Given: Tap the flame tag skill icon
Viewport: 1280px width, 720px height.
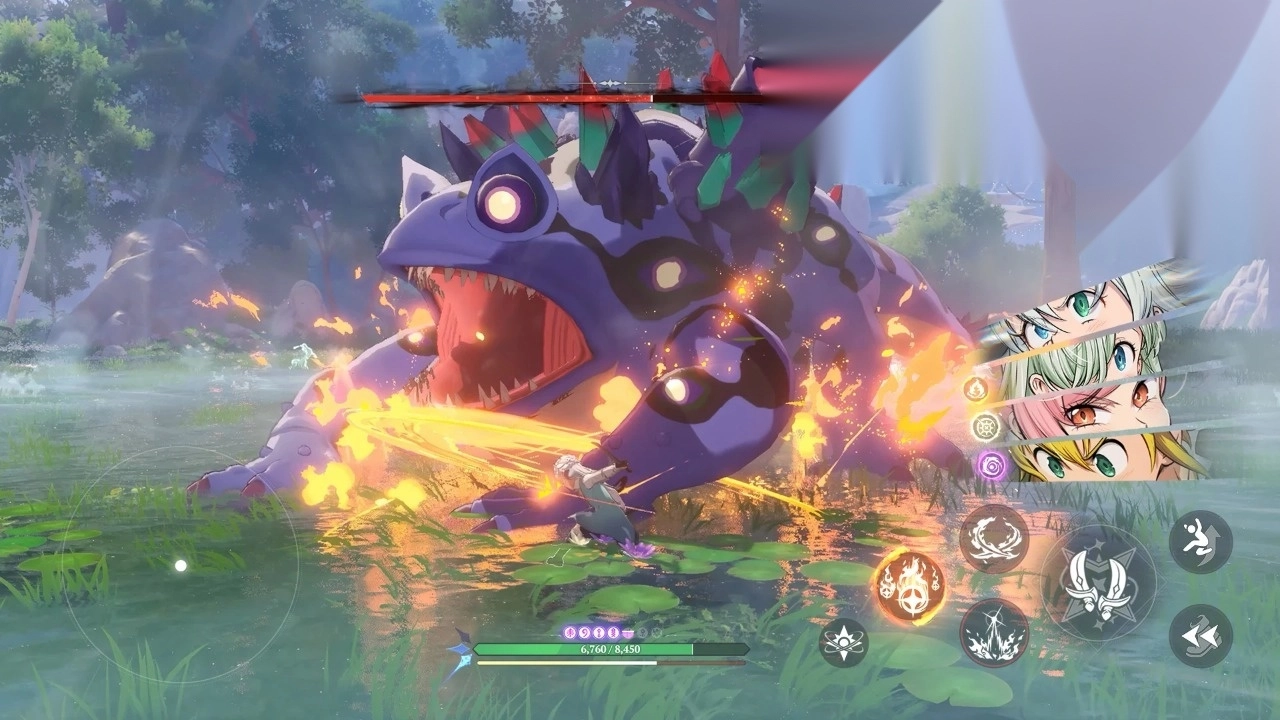Looking at the screenshot, I should click(x=976, y=388).
